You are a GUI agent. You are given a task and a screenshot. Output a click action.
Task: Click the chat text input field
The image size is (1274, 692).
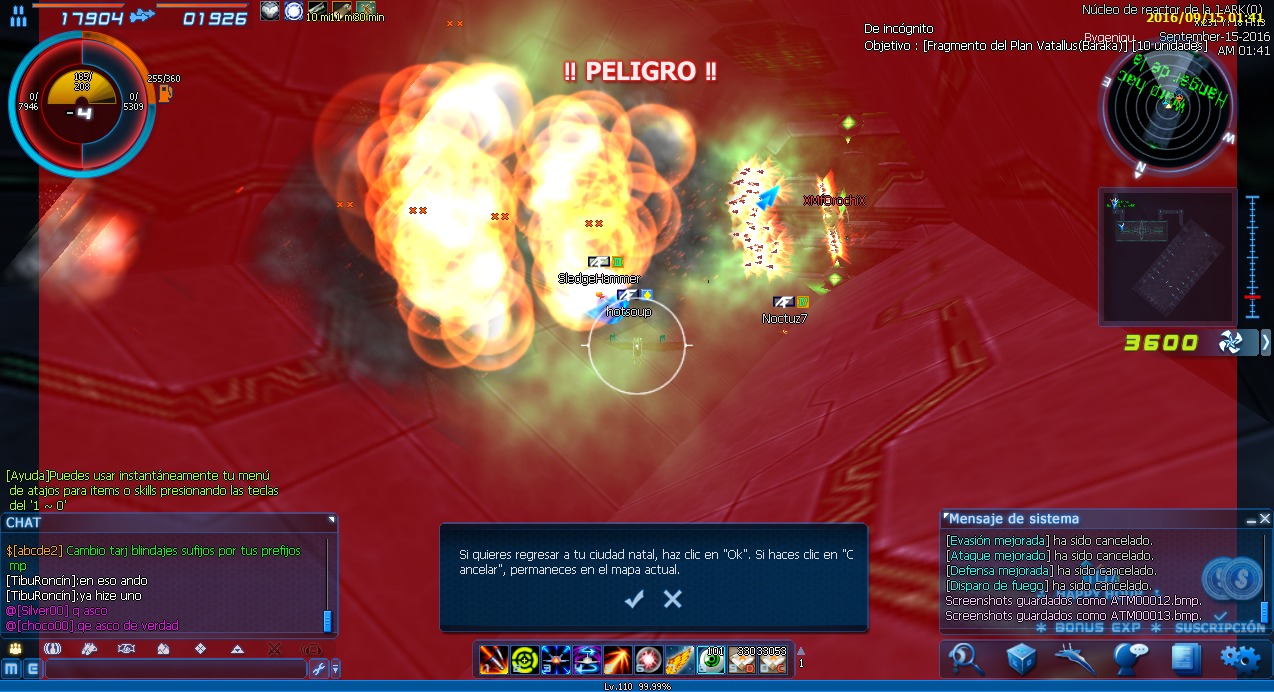click(x=175, y=668)
